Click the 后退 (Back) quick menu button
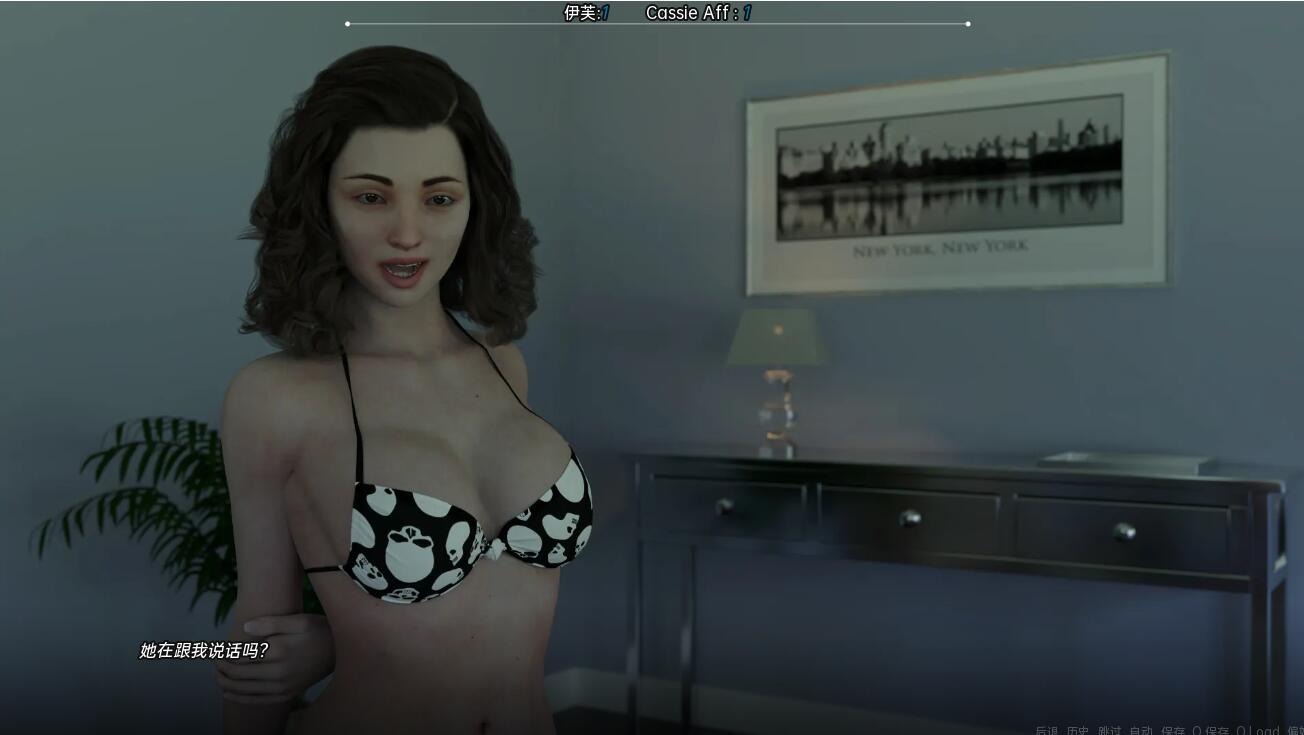Image resolution: width=1304 pixels, height=735 pixels. click(x=1046, y=731)
